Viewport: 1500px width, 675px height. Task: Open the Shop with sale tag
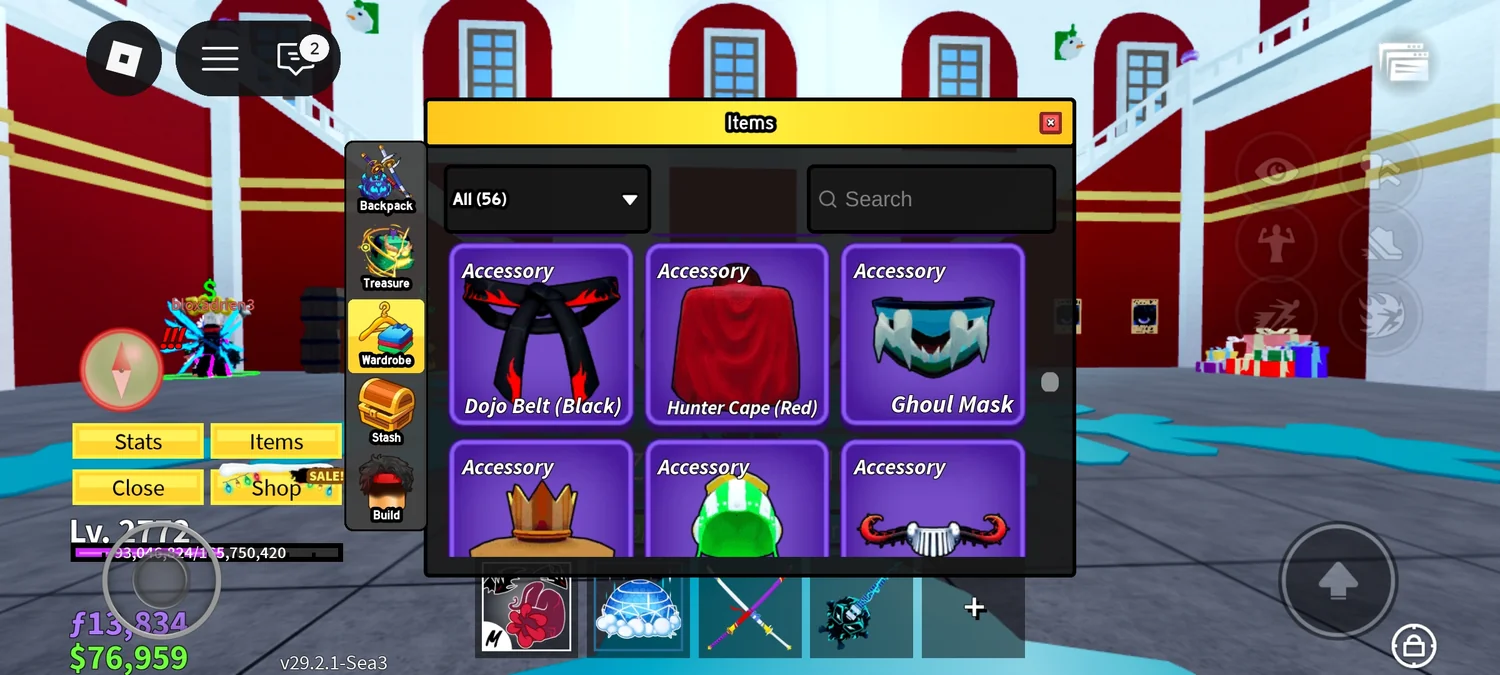276,487
